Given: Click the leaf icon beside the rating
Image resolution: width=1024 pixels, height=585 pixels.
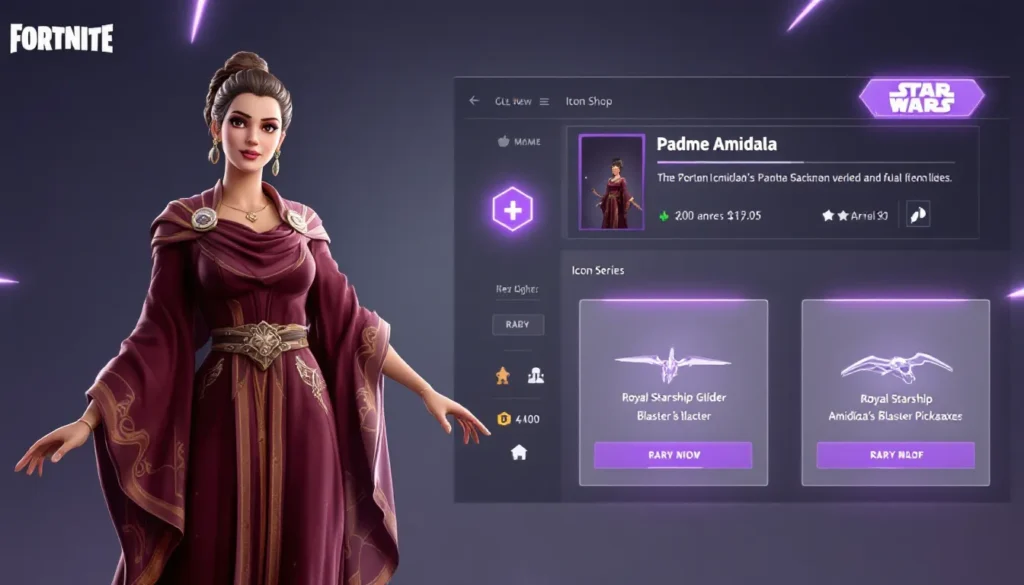Looking at the screenshot, I should 917,214.
